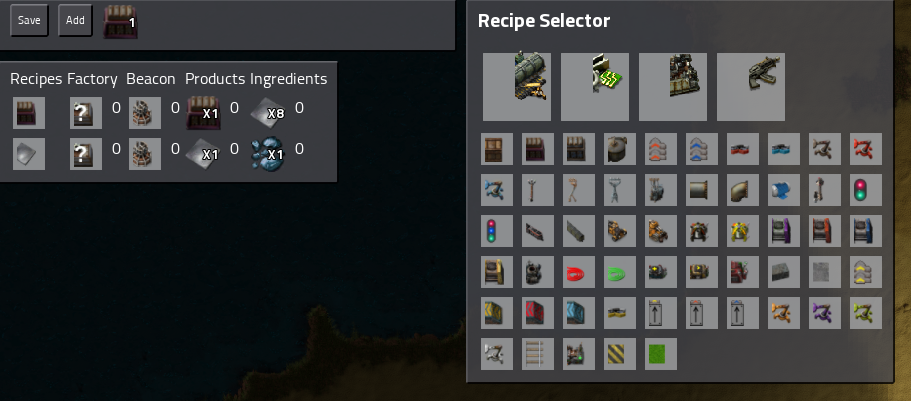Select the iron chest recipe in Recipes column
The image size is (911, 401).
(x=29, y=113)
